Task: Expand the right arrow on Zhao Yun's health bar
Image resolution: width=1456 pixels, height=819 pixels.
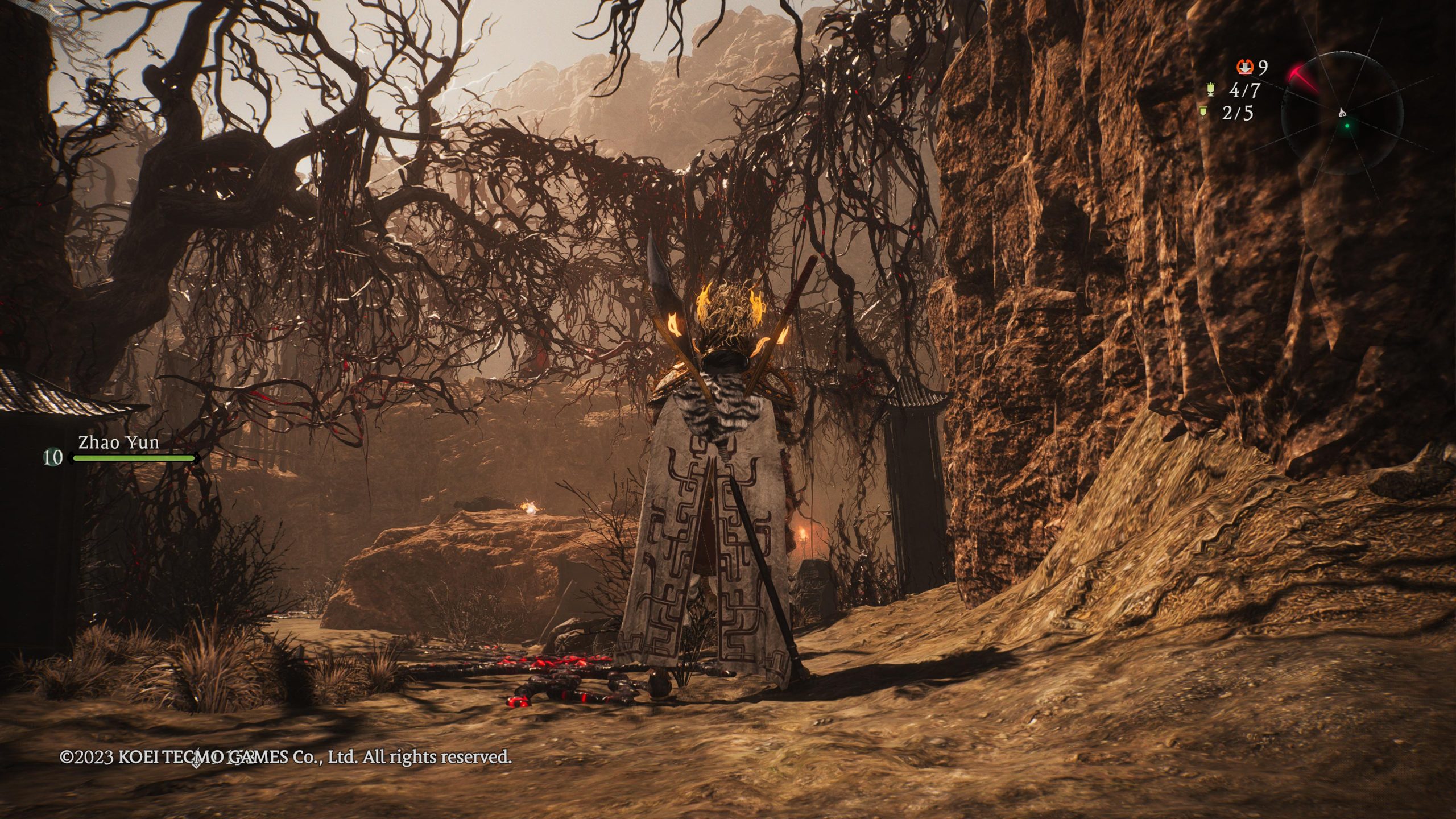Action: click(197, 457)
